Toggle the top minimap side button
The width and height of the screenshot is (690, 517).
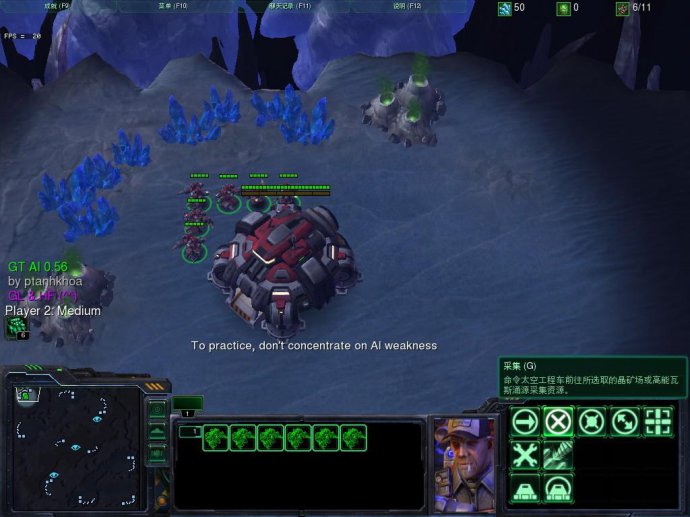tap(157, 410)
